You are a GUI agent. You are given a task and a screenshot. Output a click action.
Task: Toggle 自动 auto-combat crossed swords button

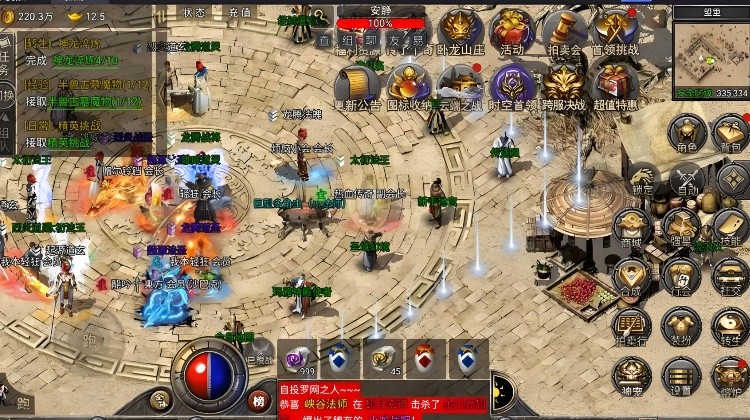688,179
